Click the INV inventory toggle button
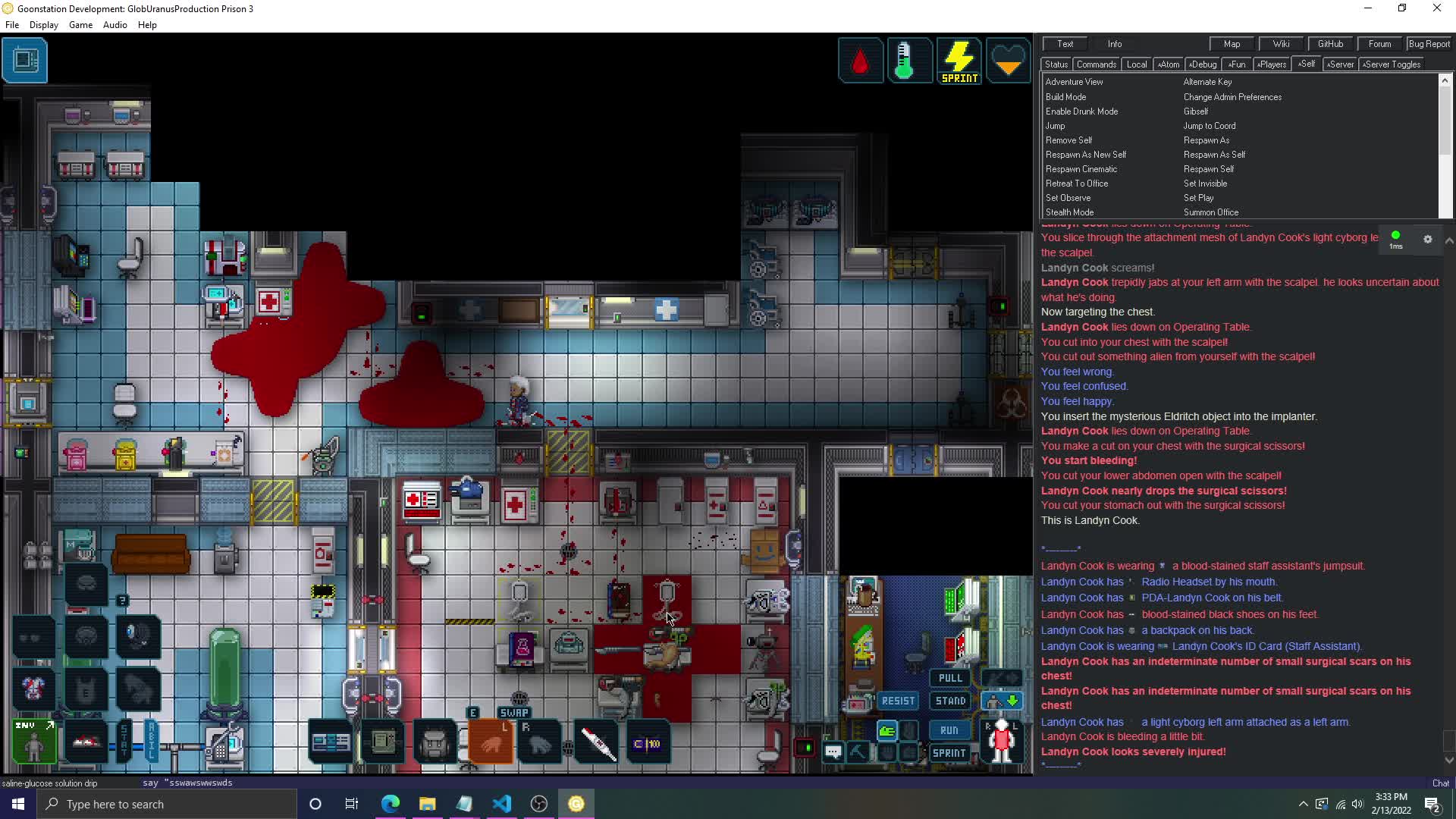The height and width of the screenshot is (819, 1456). click(34, 741)
